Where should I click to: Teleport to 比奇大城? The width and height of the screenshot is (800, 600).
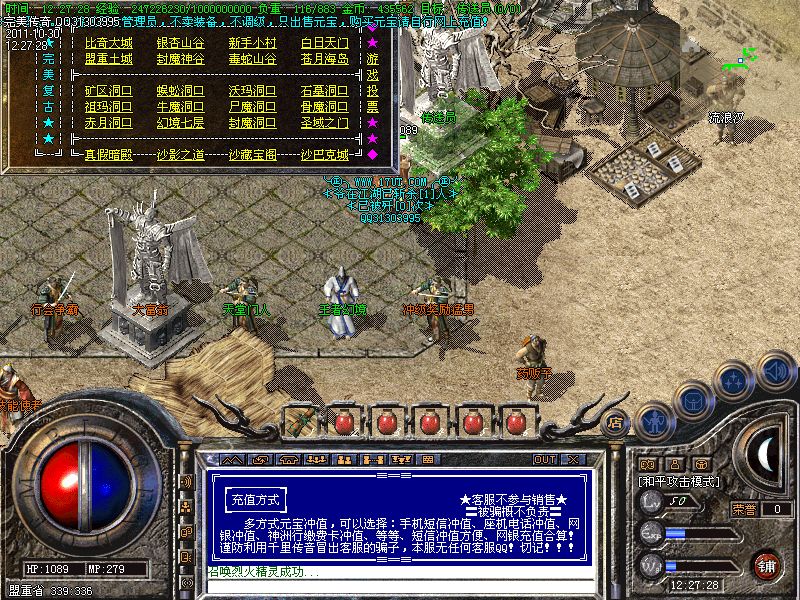pyautogui.click(x=108, y=43)
